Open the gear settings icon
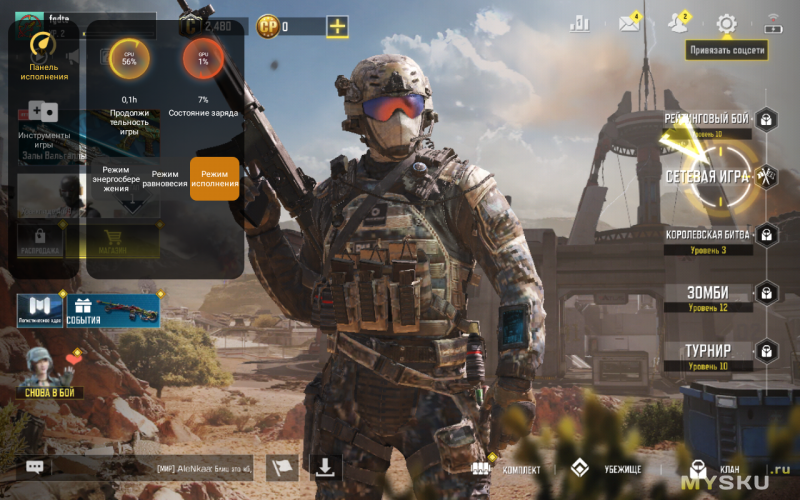The image size is (800, 500). pyautogui.click(x=727, y=24)
